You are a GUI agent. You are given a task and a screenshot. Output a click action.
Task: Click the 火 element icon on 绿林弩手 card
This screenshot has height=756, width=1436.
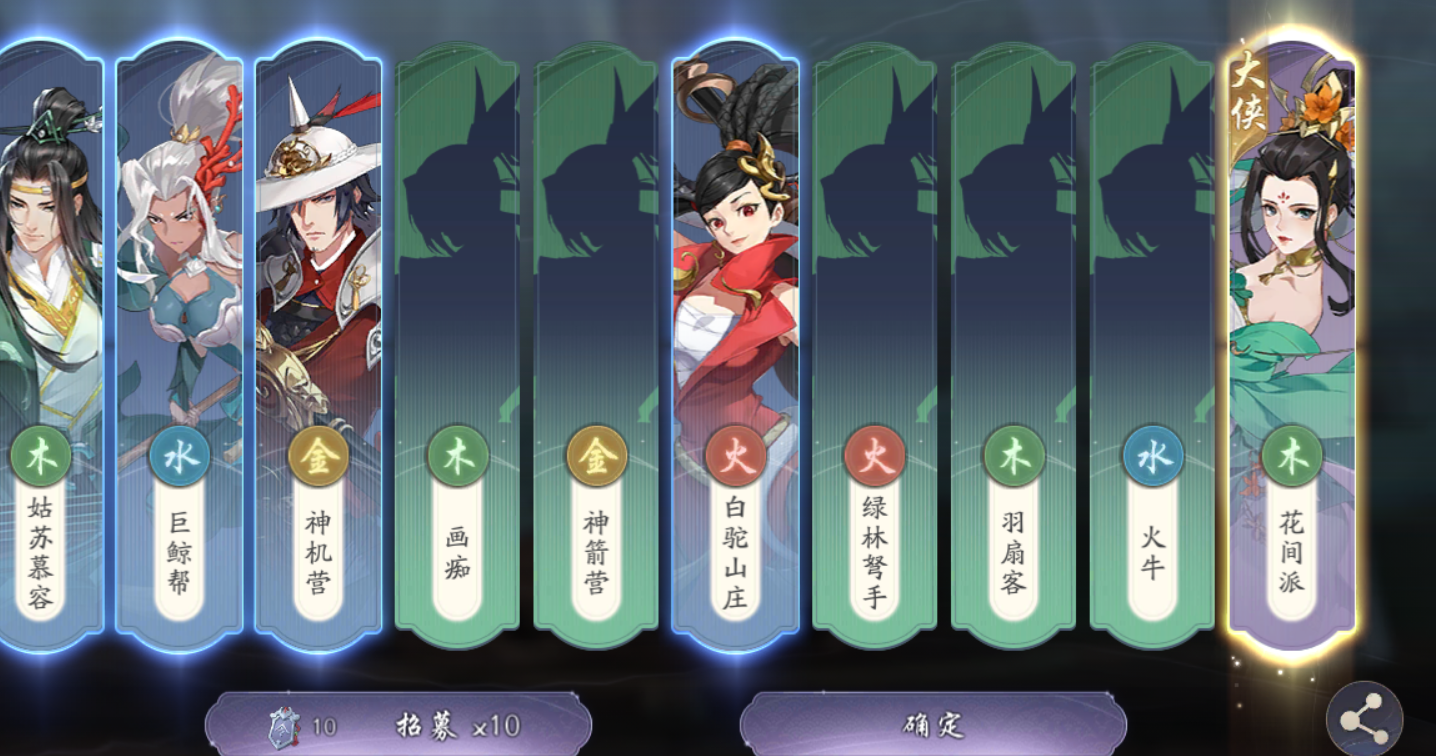point(873,456)
